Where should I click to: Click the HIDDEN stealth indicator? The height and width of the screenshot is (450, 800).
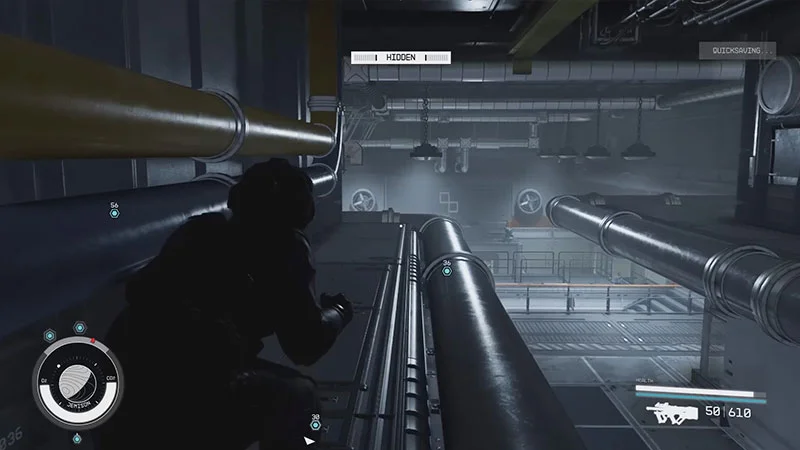(x=400, y=58)
